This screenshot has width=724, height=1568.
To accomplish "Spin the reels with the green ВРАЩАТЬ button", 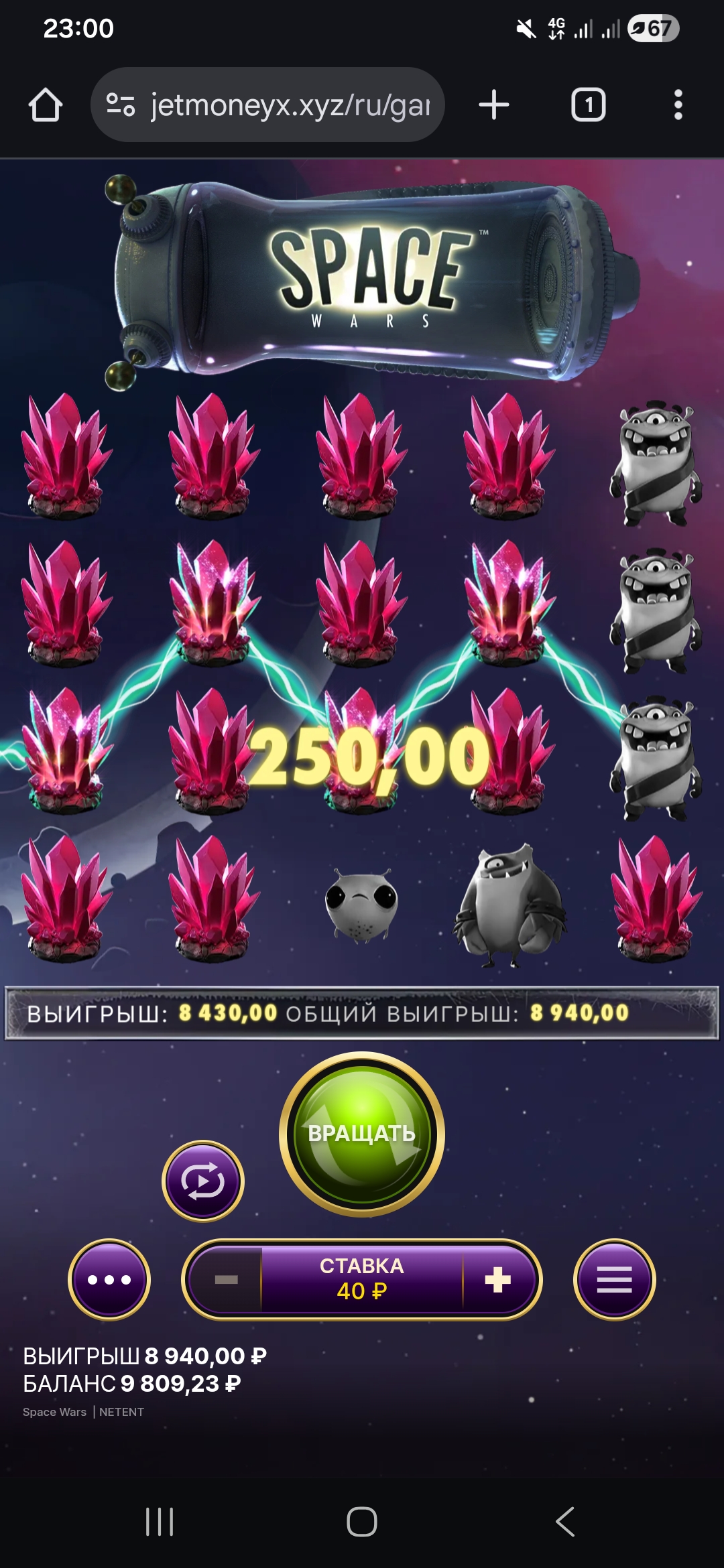I will (361, 1134).
